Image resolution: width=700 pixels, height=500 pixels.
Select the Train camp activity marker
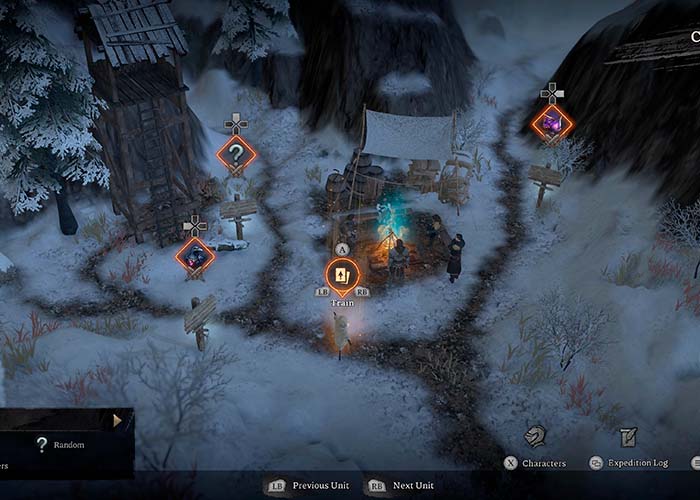[x=342, y=274]
